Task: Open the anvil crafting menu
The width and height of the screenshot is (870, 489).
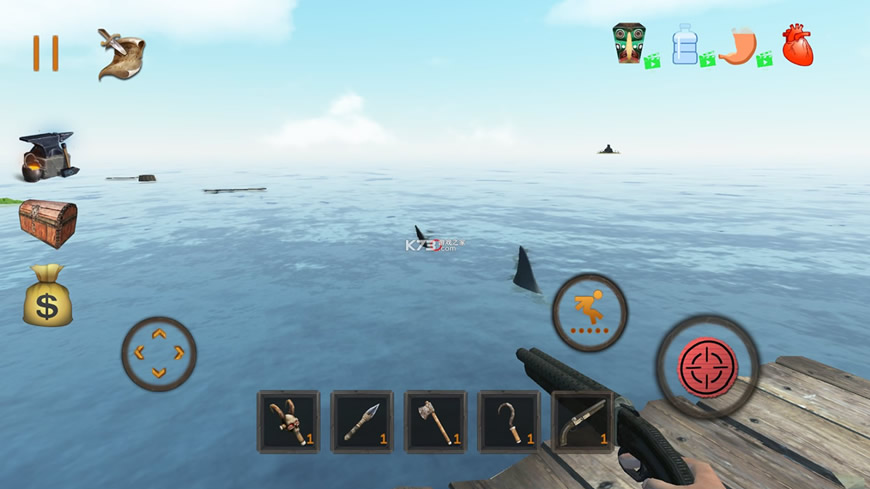Action: coord(47,156)
